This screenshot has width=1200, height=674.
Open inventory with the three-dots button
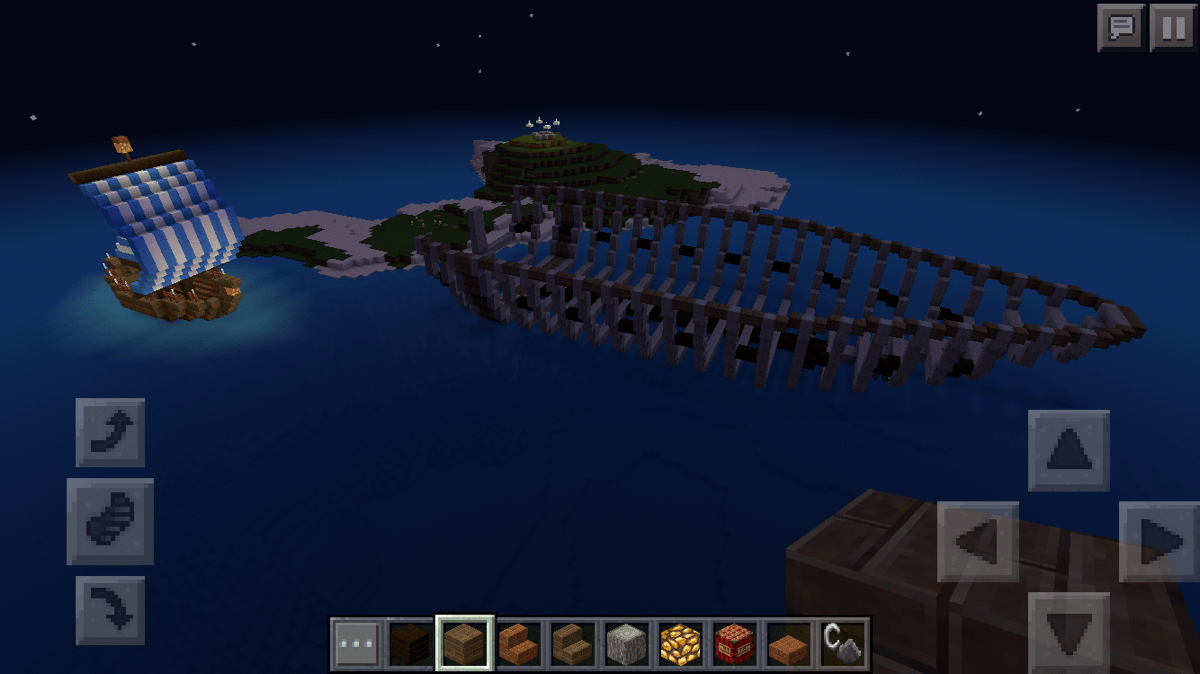pos(356,643)
